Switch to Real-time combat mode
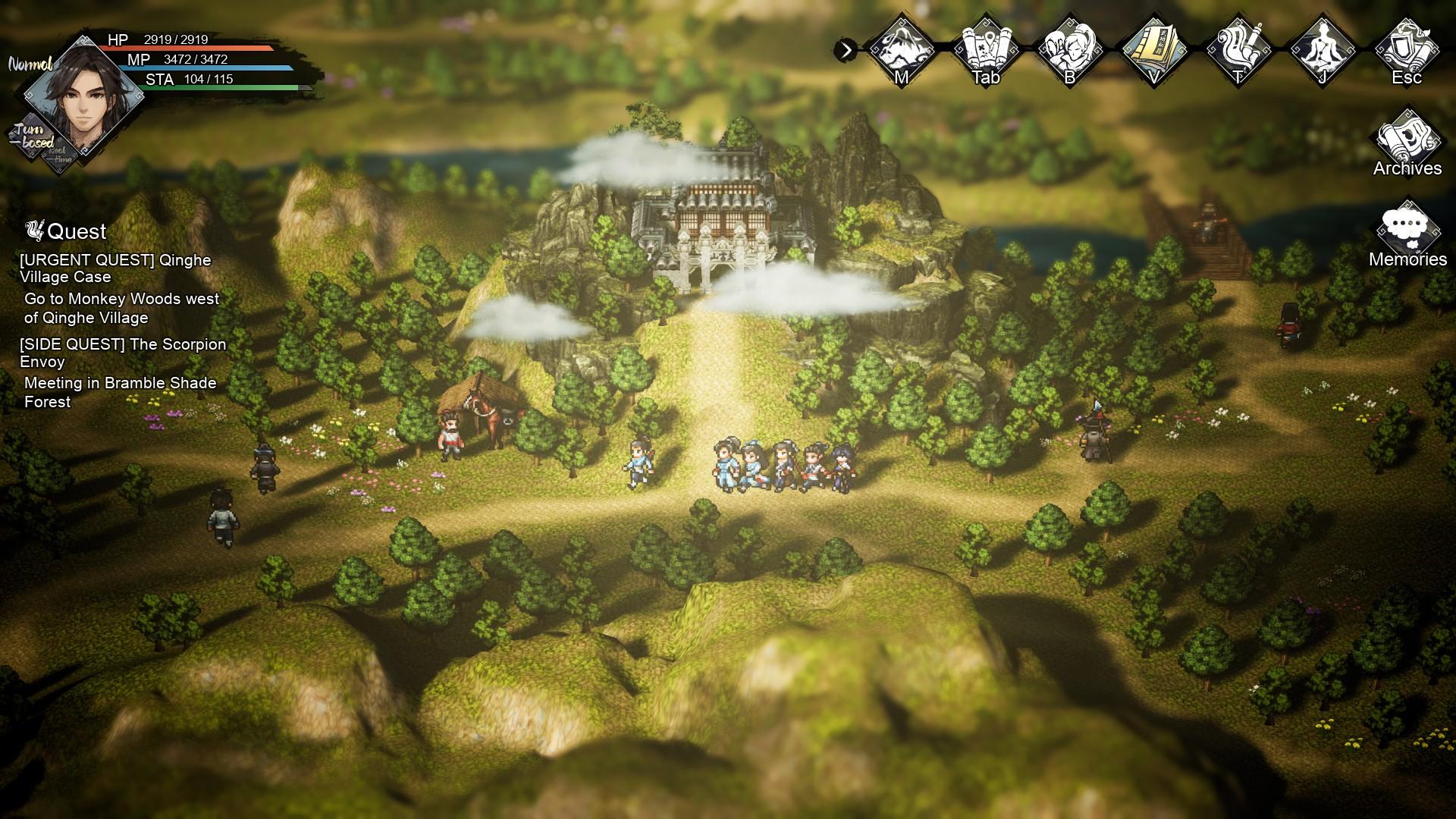The image size is (1456, 819). click(x=59, y=155)
